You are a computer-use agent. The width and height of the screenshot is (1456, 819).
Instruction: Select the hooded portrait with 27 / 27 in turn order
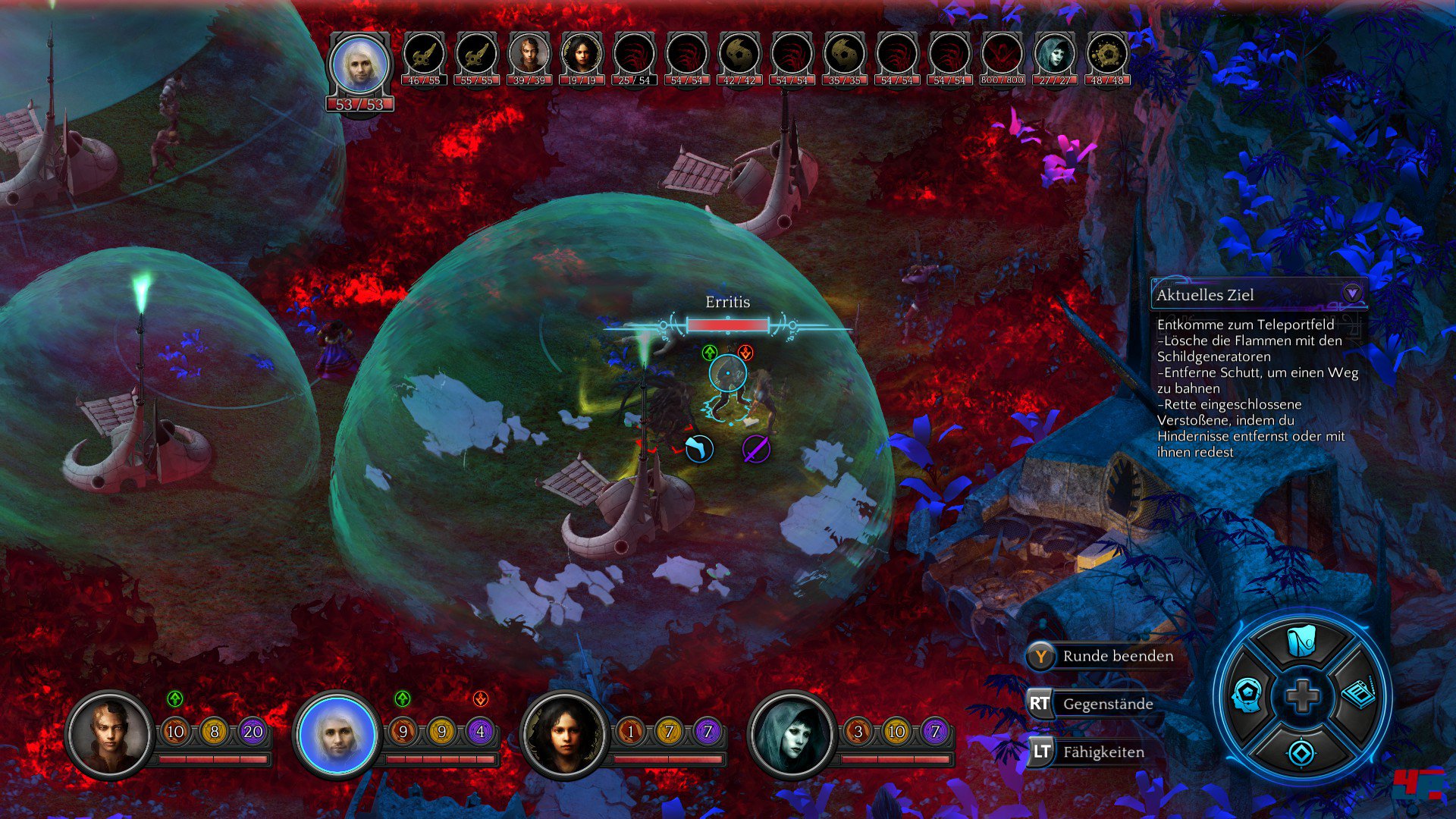click(x=1054, y=56)
